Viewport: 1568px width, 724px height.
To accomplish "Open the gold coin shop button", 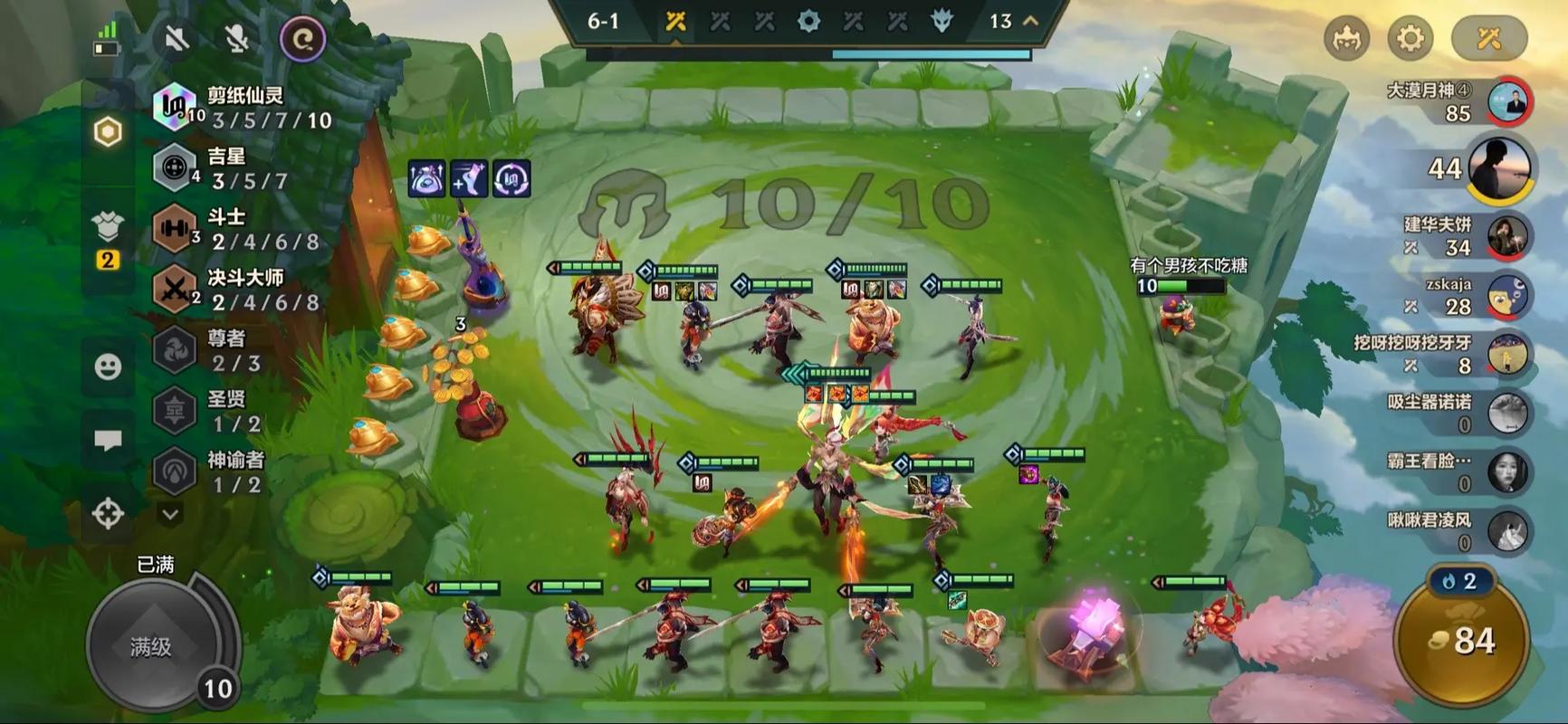I will pyautogui.click(x=1462, y=641).
